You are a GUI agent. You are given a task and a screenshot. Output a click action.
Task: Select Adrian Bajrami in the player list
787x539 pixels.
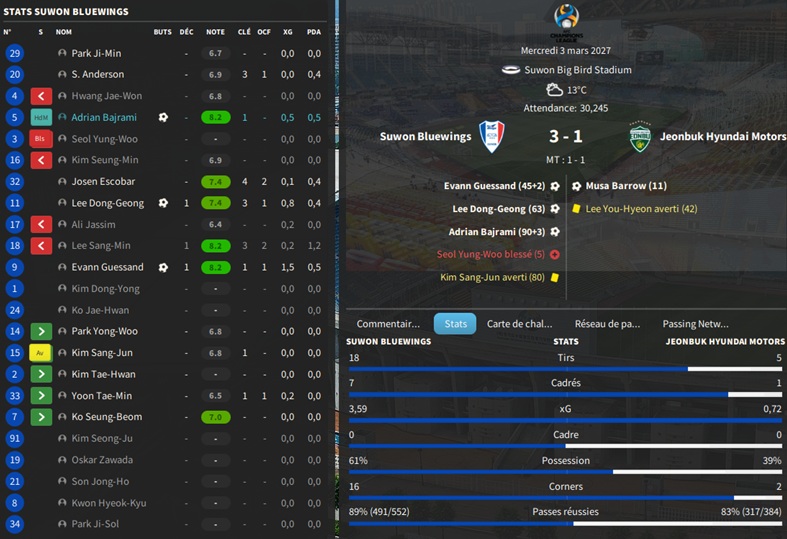click(x=103, y=117)
